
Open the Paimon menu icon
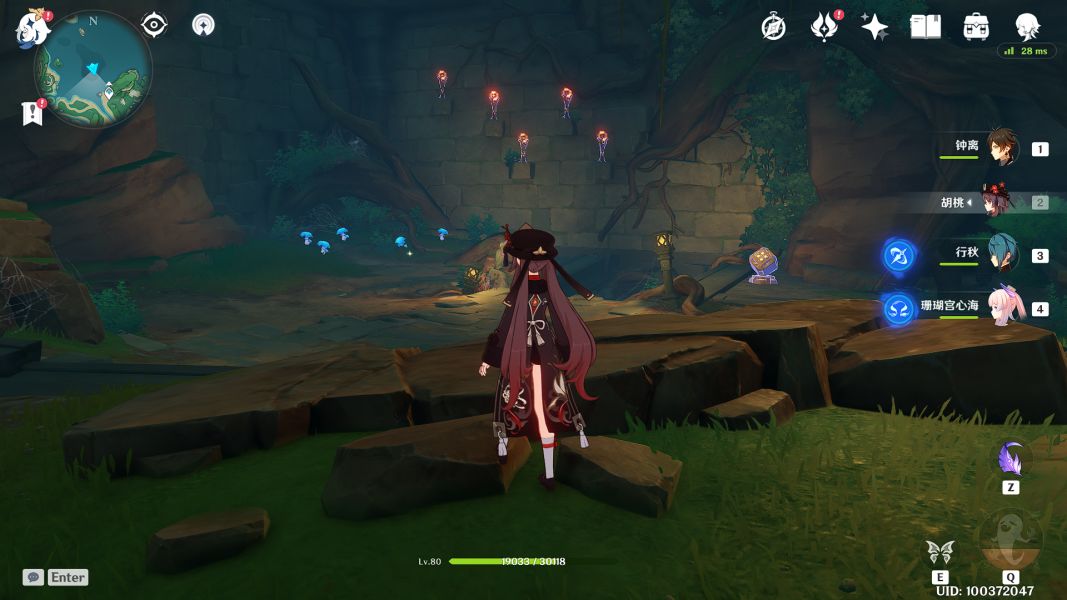pos(32,28)
